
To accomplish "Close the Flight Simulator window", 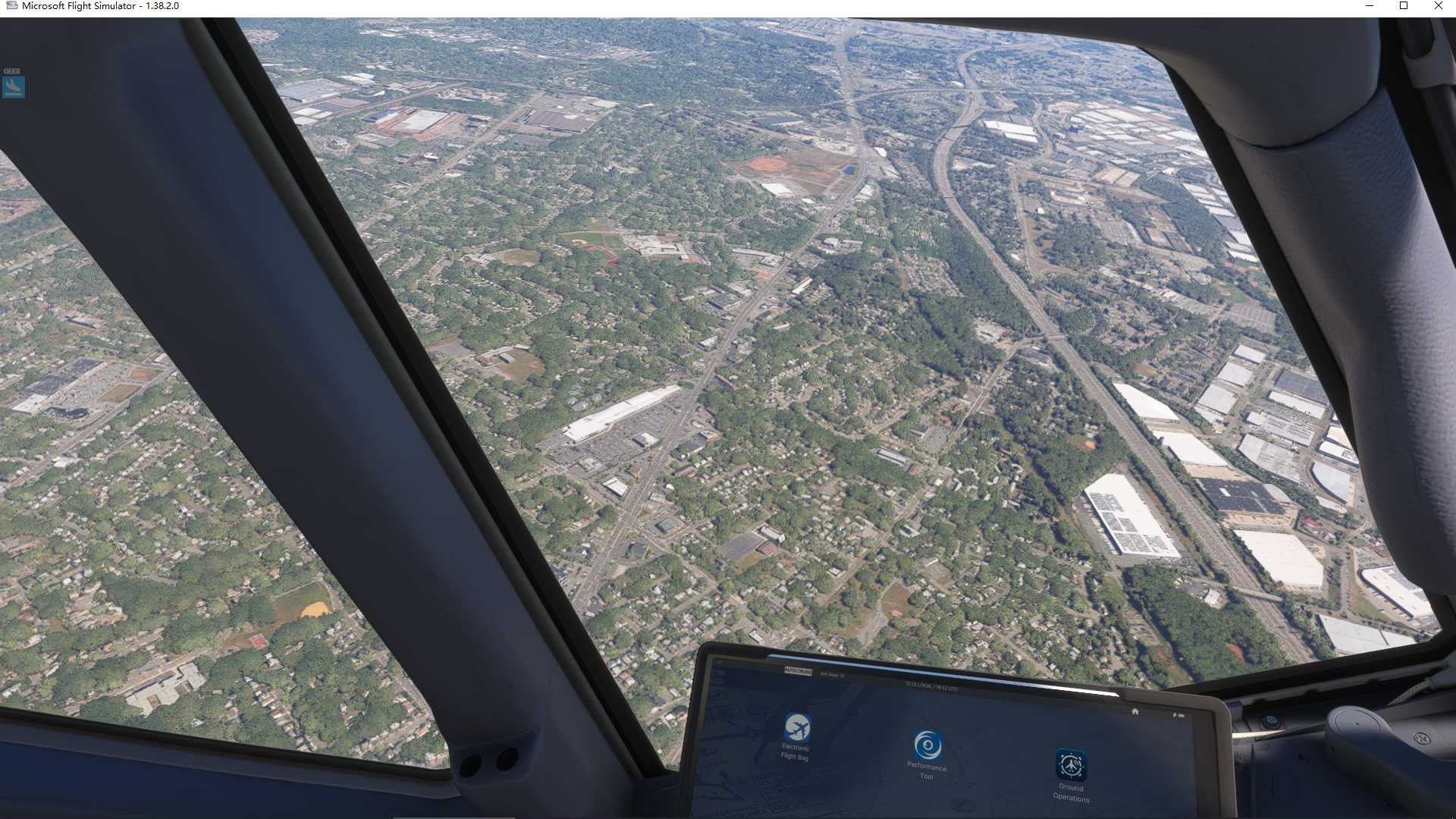I will pyautogui.click(x=1438, y=6).
